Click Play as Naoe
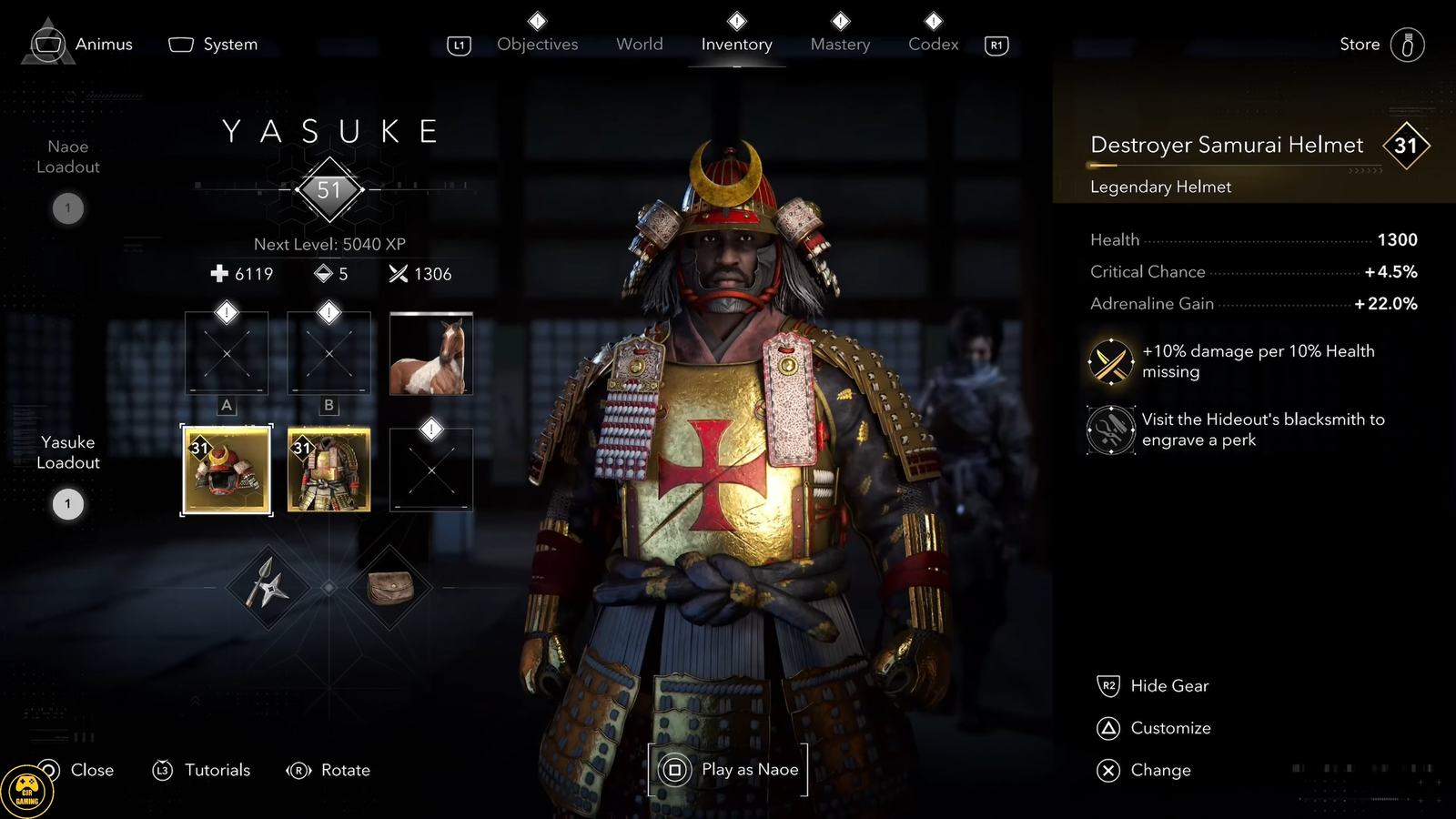The image size is (1456, 819). click(727, 769)
